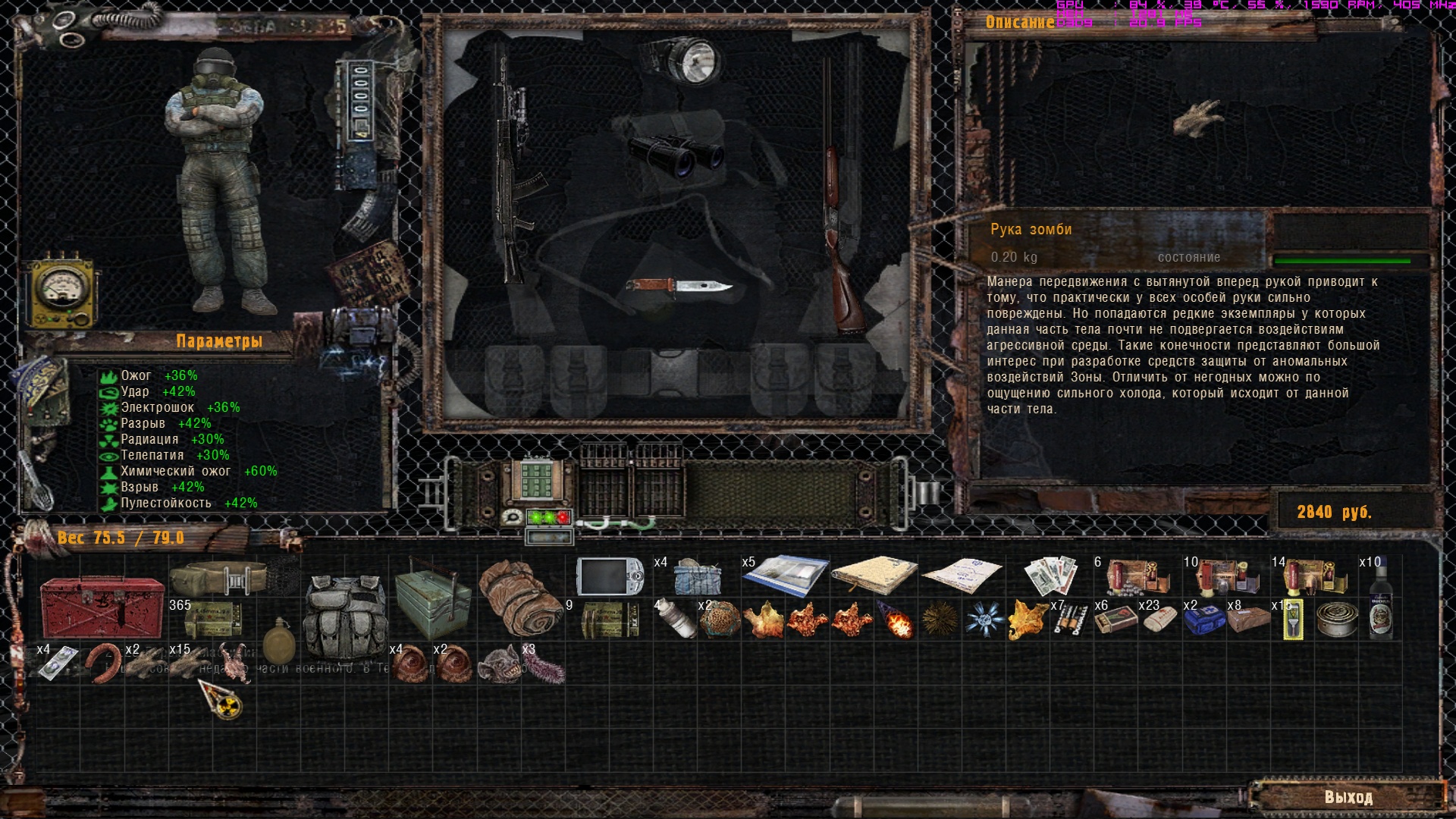Choose the canned food tin

click(1336, 620)
